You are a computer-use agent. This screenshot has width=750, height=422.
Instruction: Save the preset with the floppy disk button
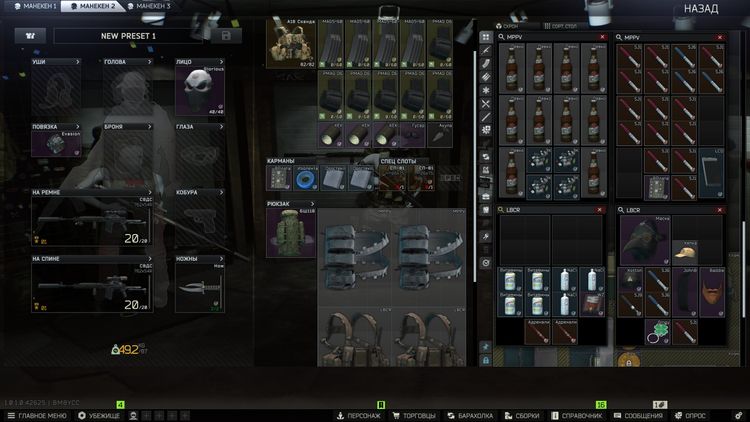(226, 36)
